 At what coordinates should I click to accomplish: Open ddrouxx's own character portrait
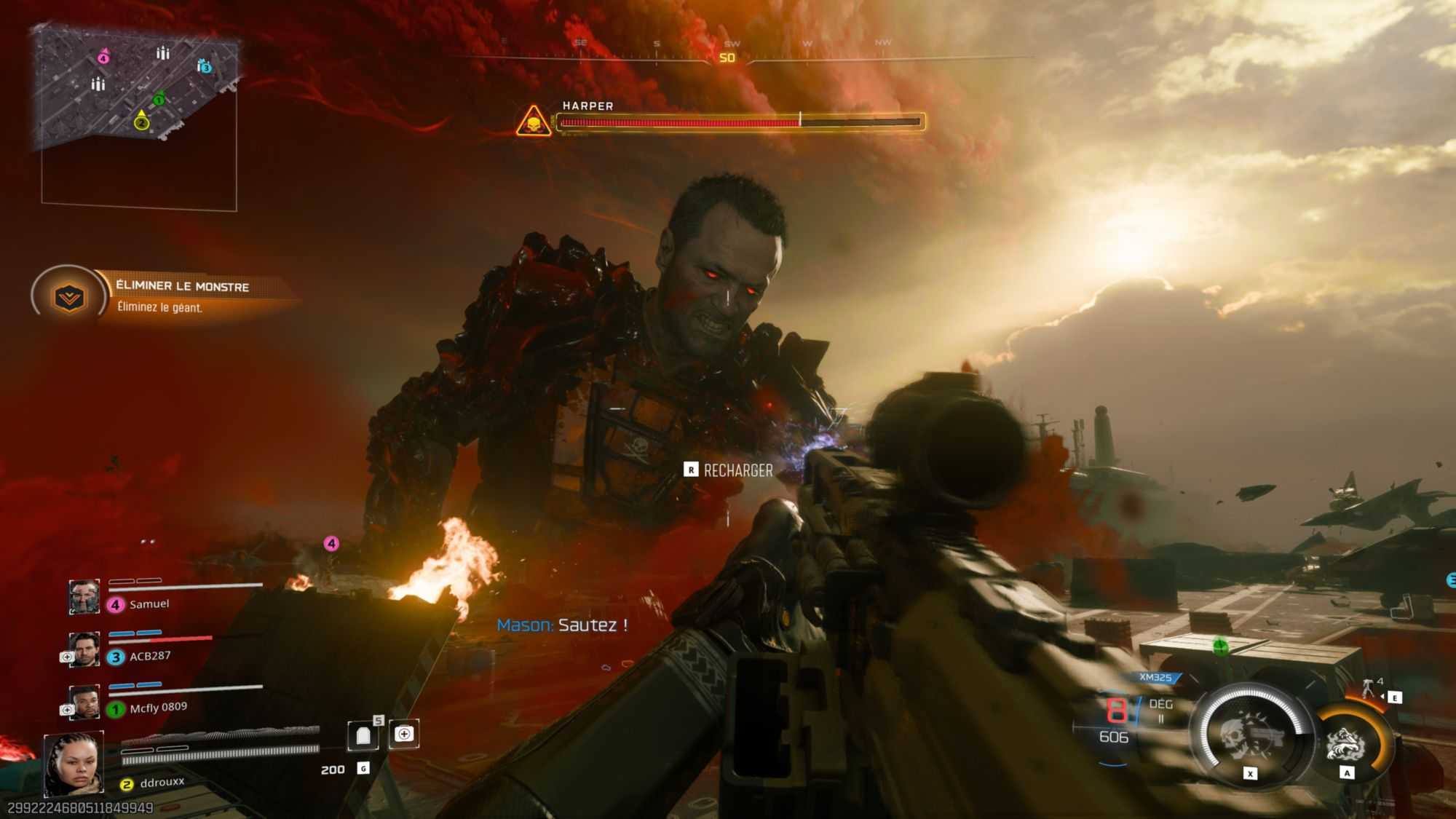[x=74, y=764]
